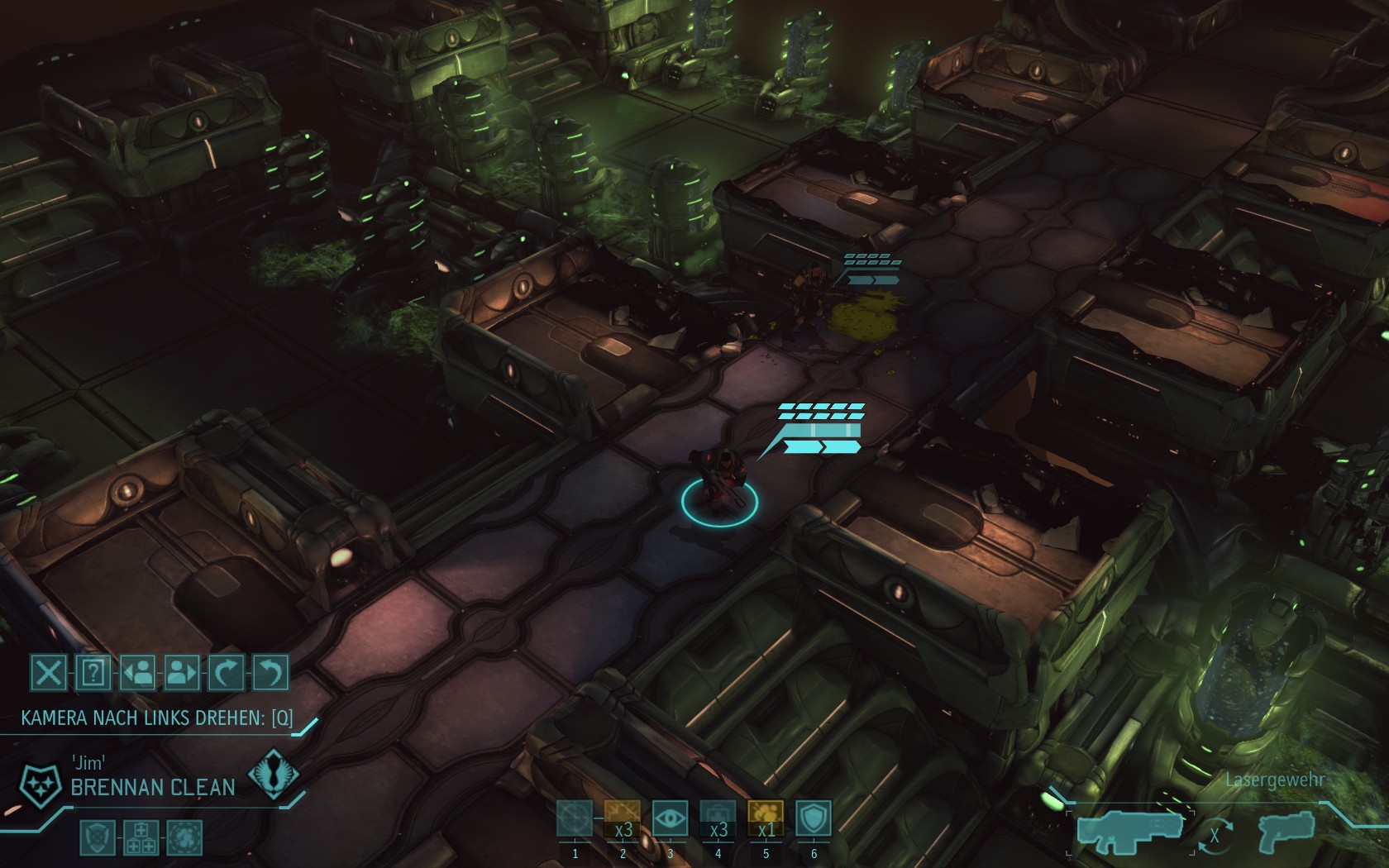Activate the crosshair fire weapon ability
The height and width of the screenshot is (868, 1389).
coord(575,819)
